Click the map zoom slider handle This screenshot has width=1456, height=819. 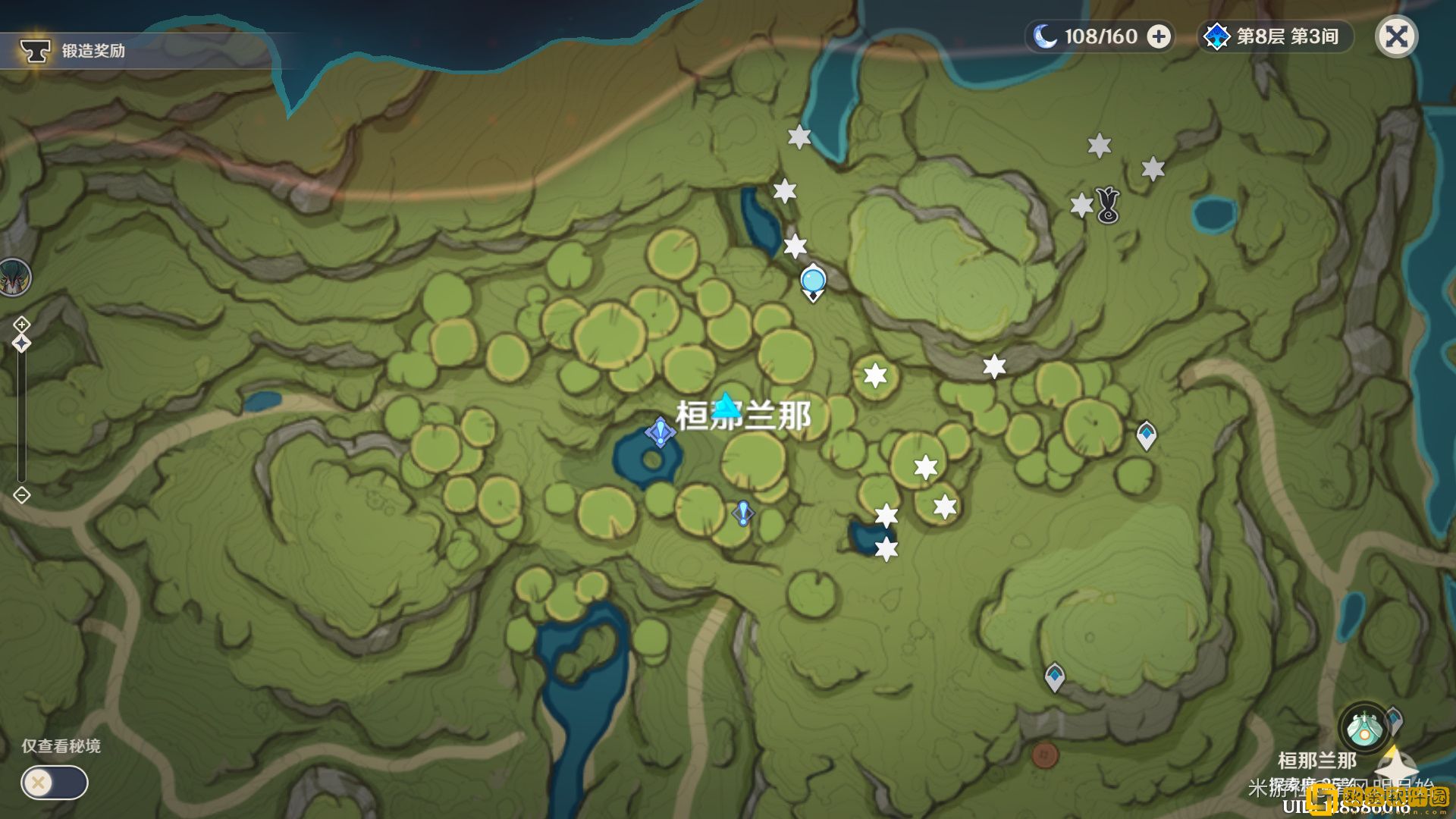(21, 344)
